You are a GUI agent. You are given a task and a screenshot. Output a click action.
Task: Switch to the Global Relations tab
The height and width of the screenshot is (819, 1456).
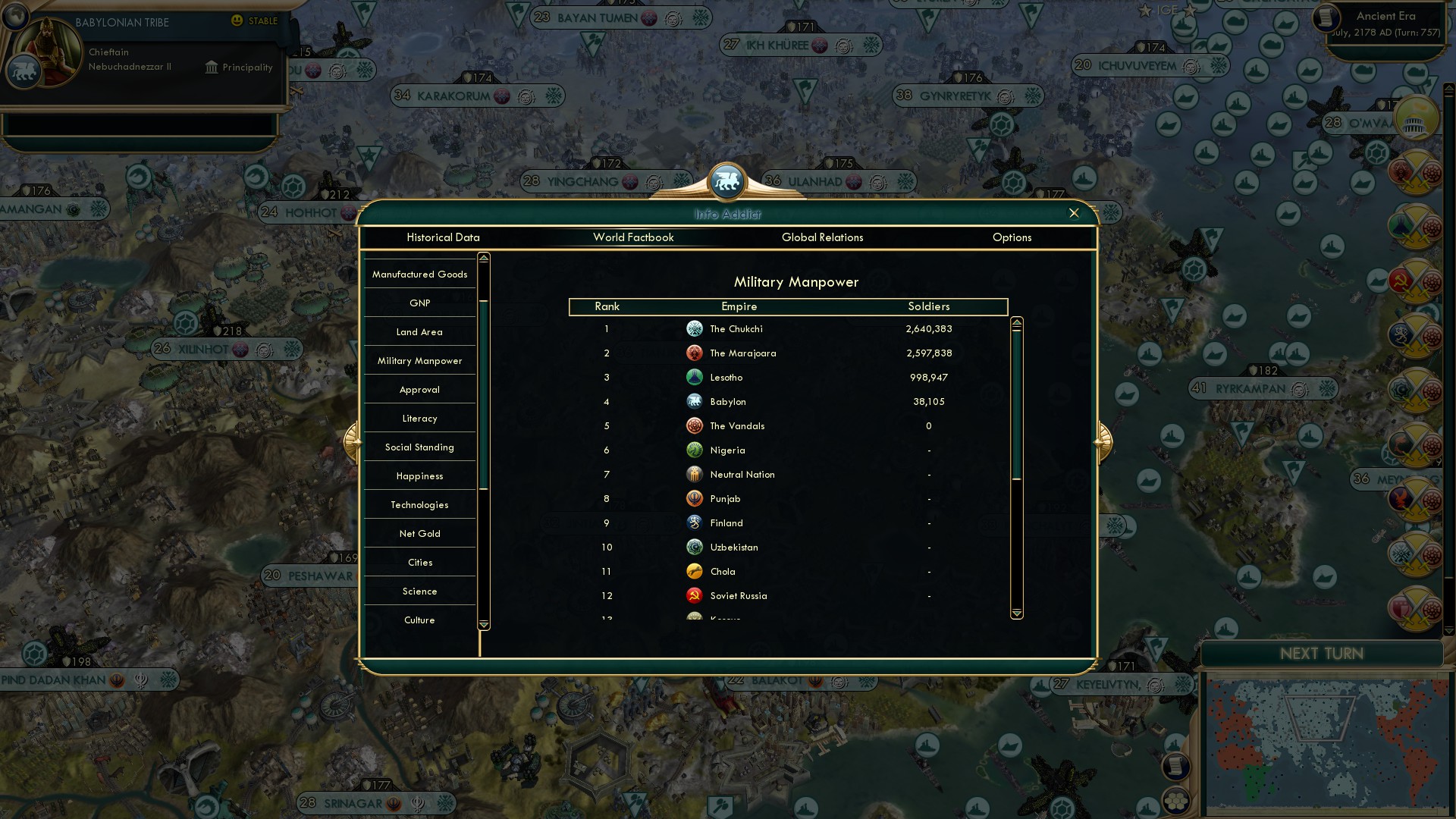point(823,237)
